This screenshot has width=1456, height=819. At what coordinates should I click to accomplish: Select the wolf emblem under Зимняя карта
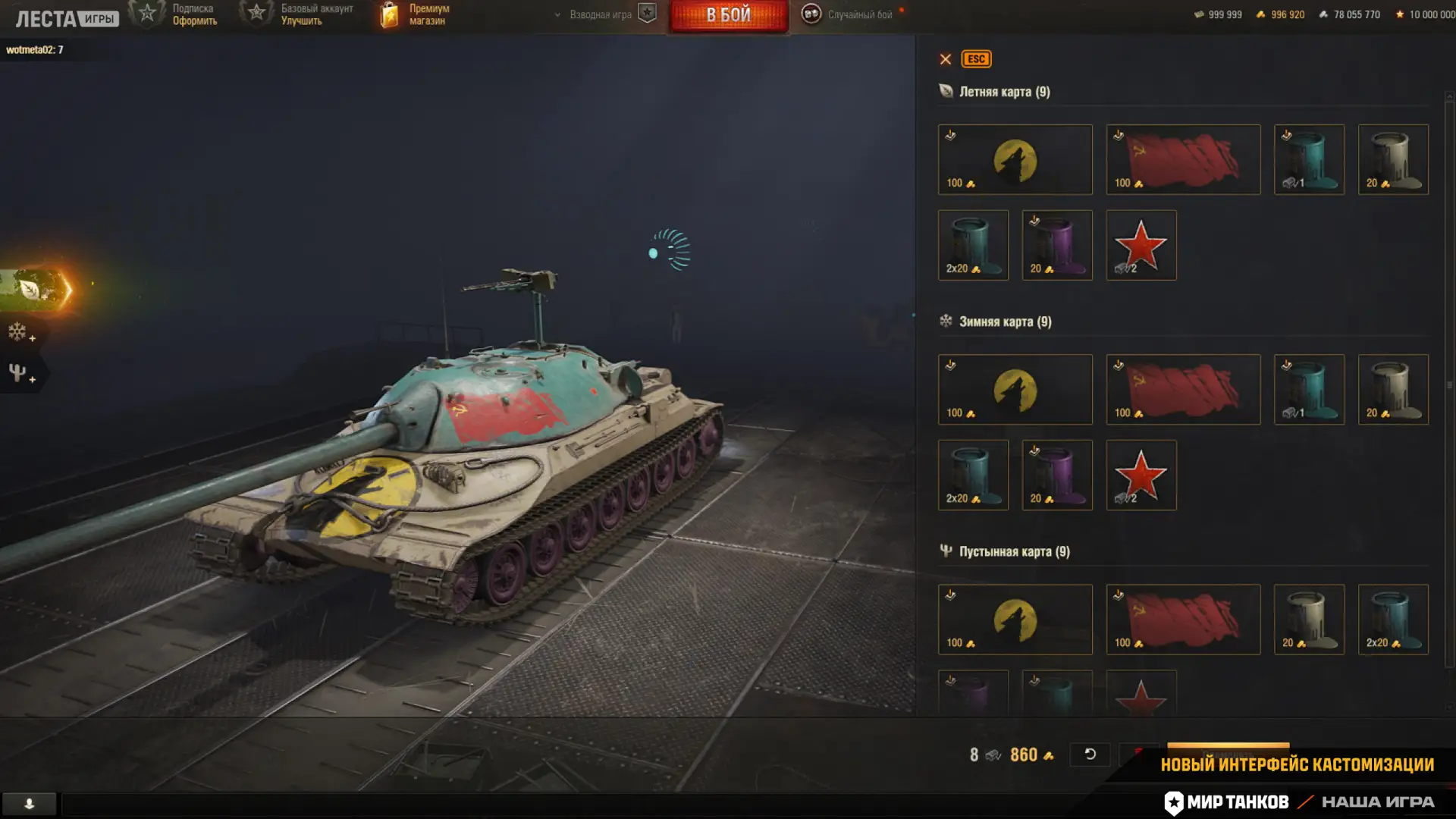pyautogui.click(x=1015, y=390)
